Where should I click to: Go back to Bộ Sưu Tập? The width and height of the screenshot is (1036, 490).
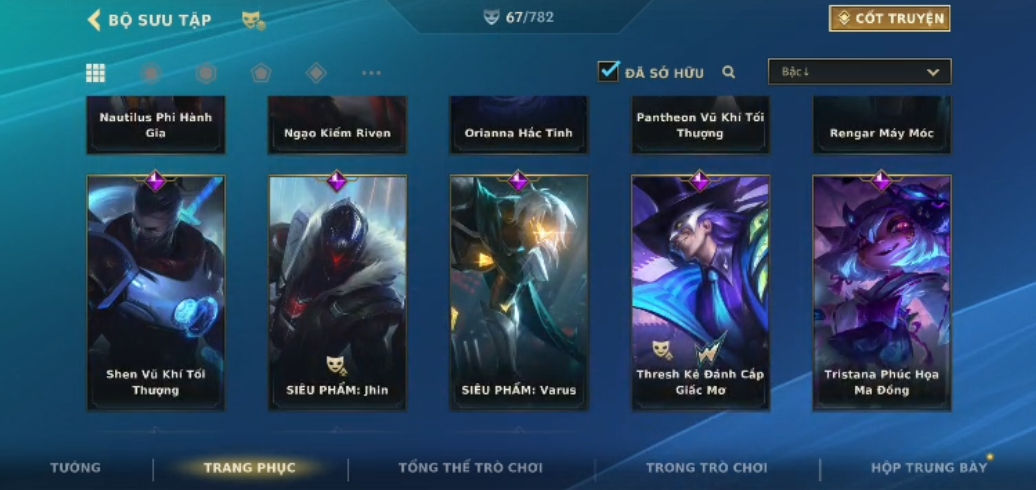(x=148, y=20)
